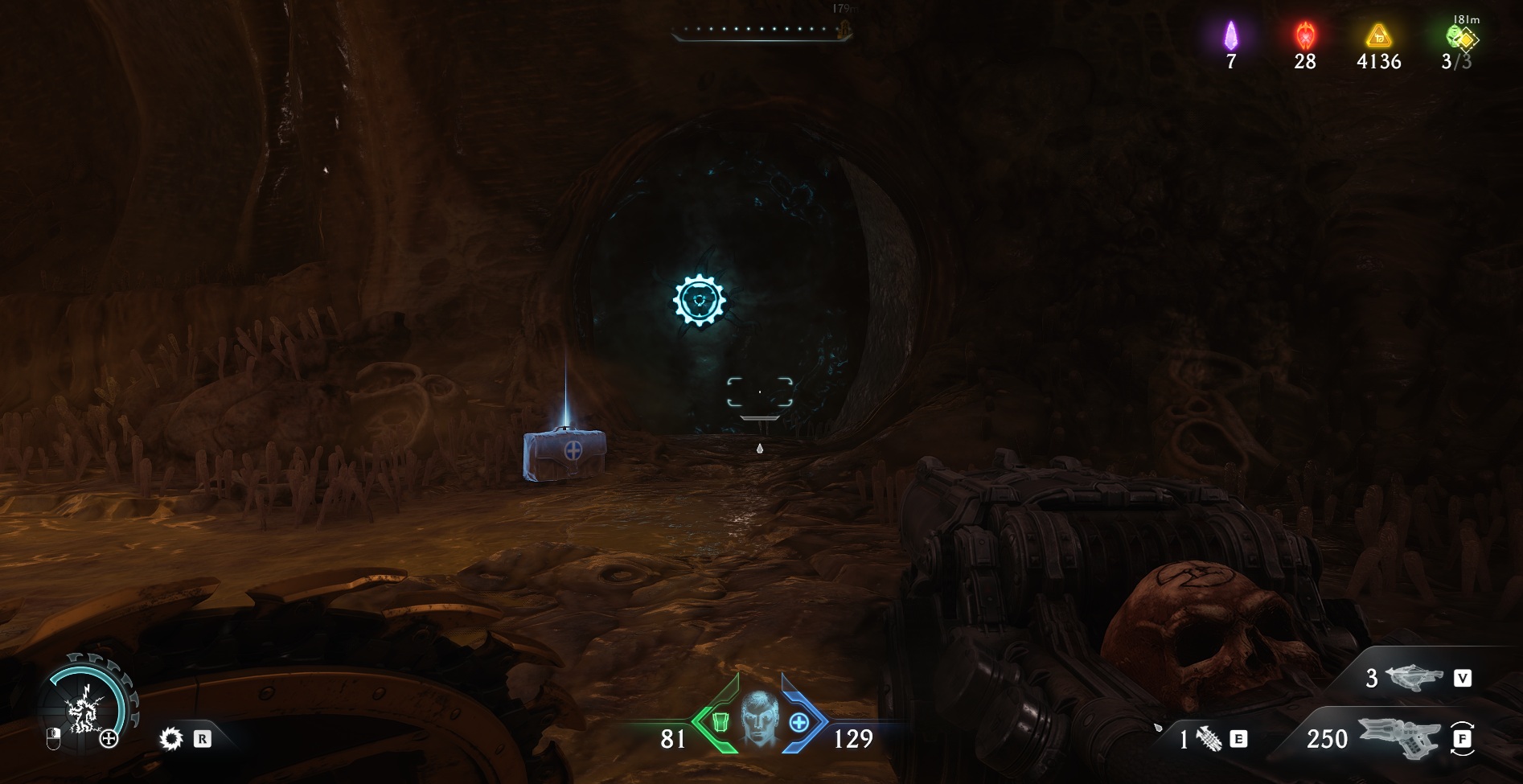
Task: Open the gold triangle currency icon
Action: 1379,35
